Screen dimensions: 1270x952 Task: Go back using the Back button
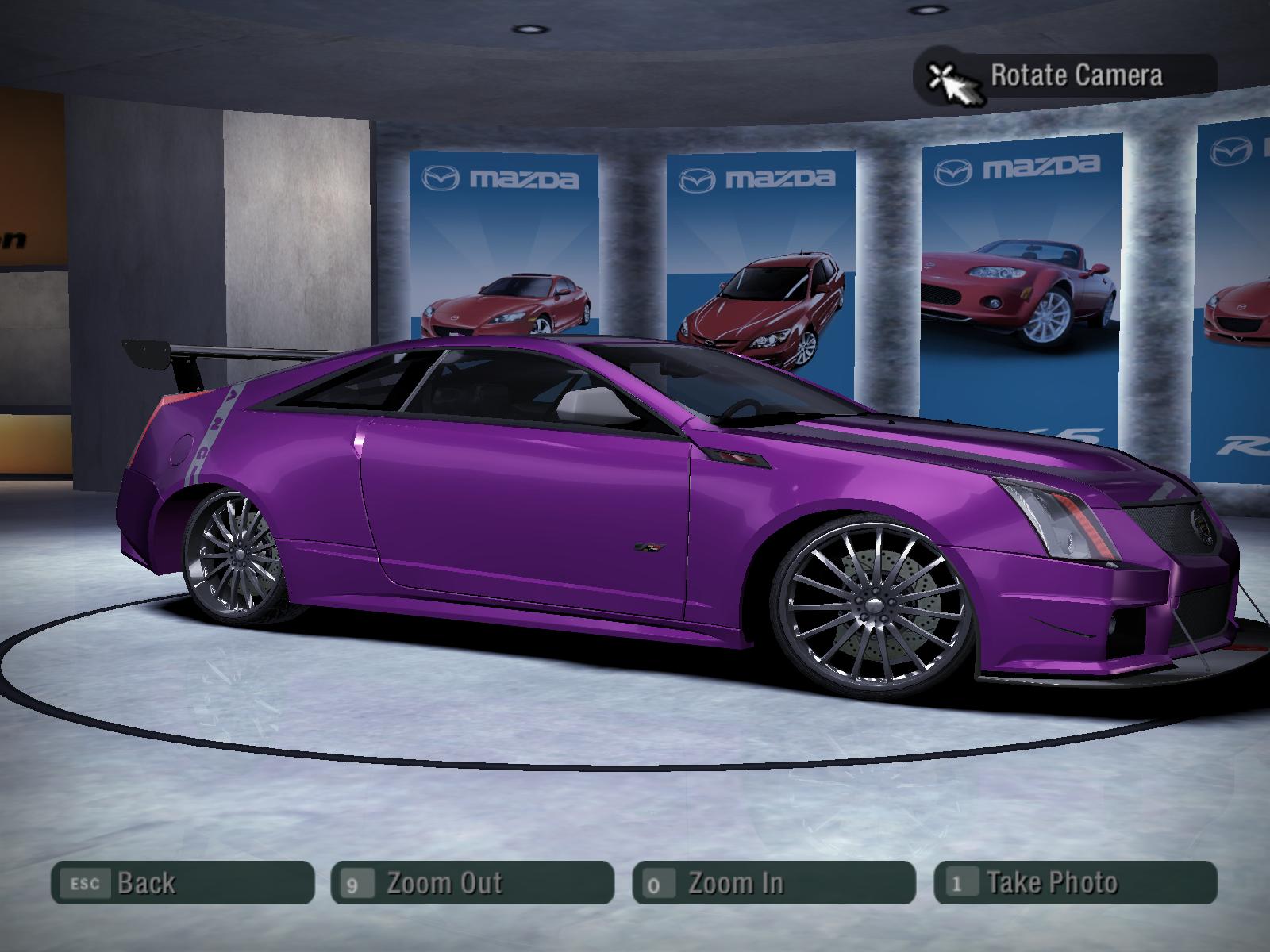[183, 882]
